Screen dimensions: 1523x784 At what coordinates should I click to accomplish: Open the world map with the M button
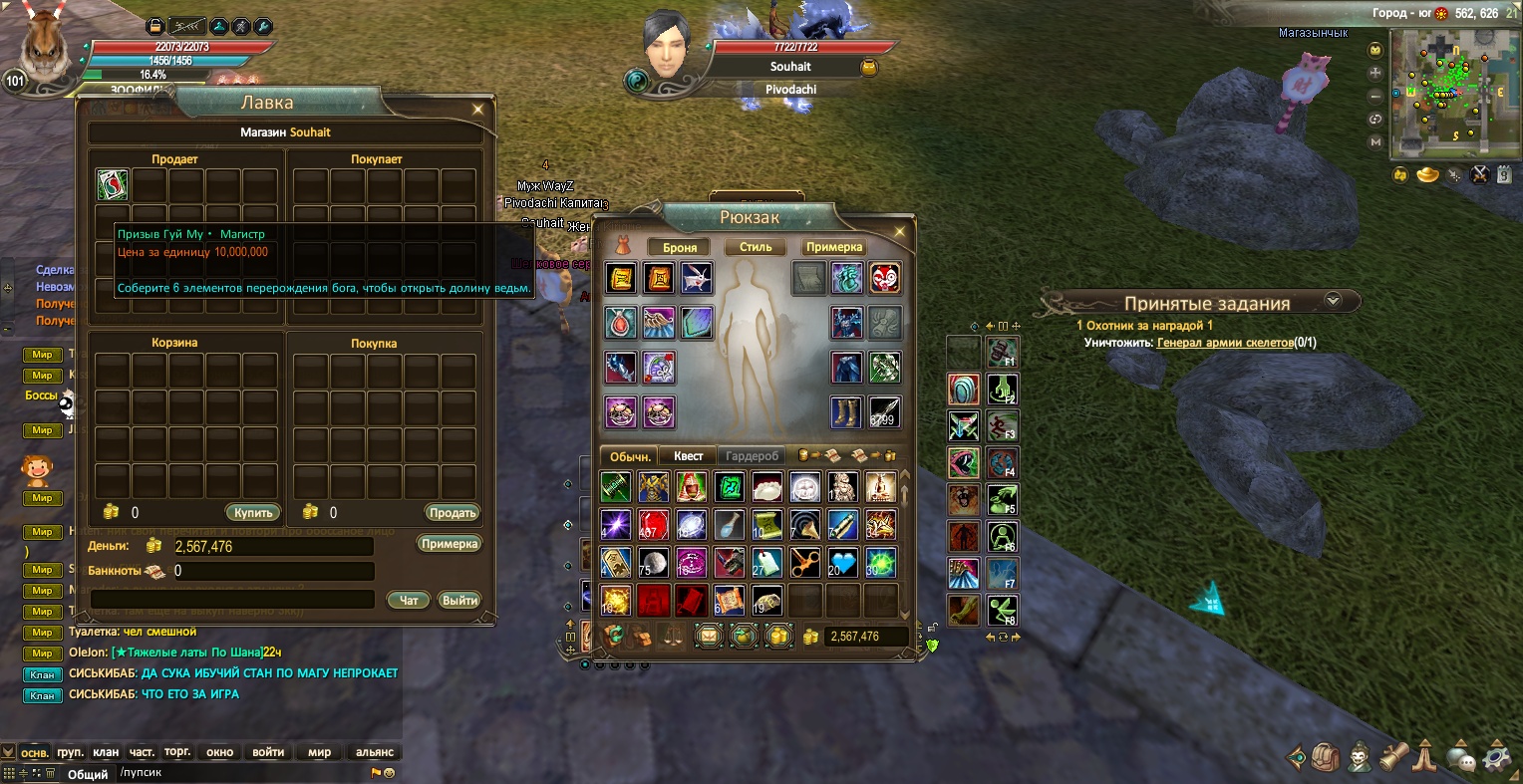(x=1375, y=141)
